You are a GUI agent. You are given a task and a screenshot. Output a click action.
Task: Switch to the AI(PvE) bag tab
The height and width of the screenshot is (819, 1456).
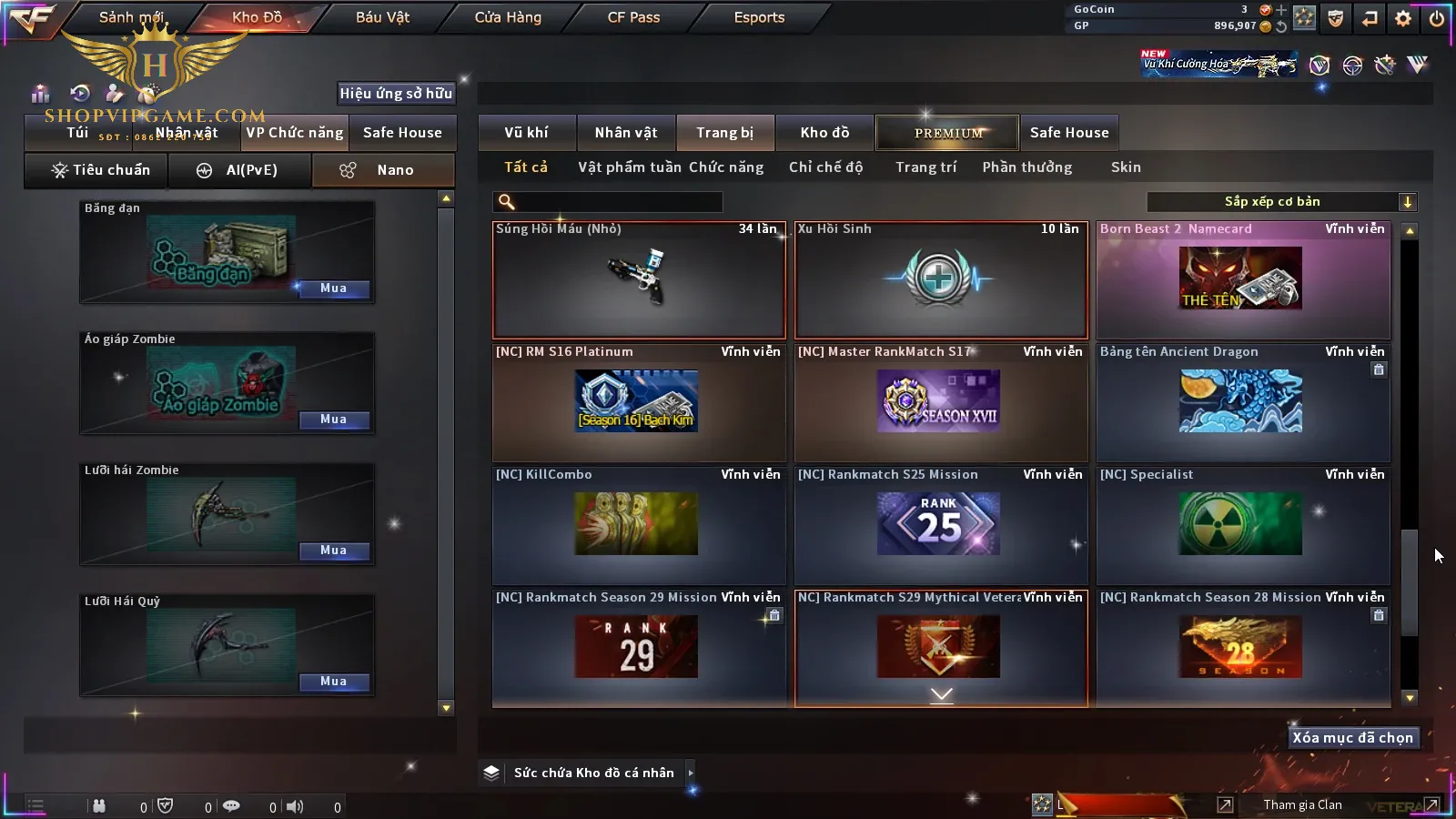(x=239, y=170)
